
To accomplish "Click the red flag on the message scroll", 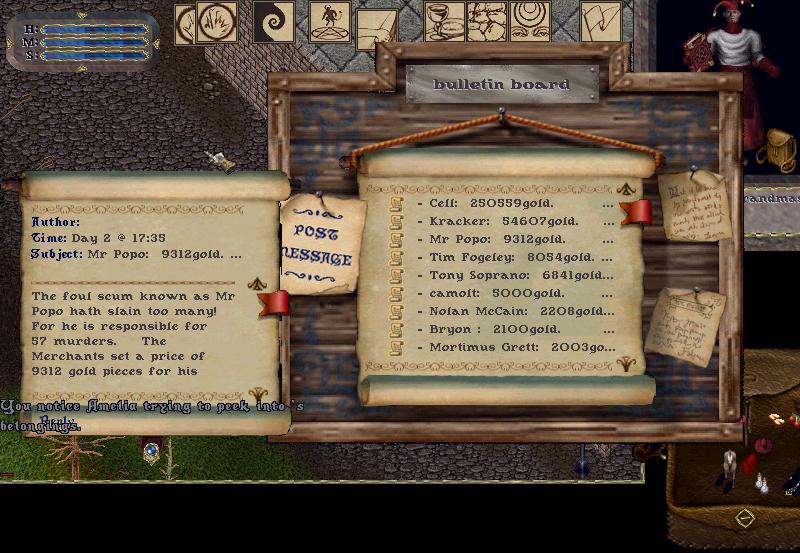I will point(274,303).
